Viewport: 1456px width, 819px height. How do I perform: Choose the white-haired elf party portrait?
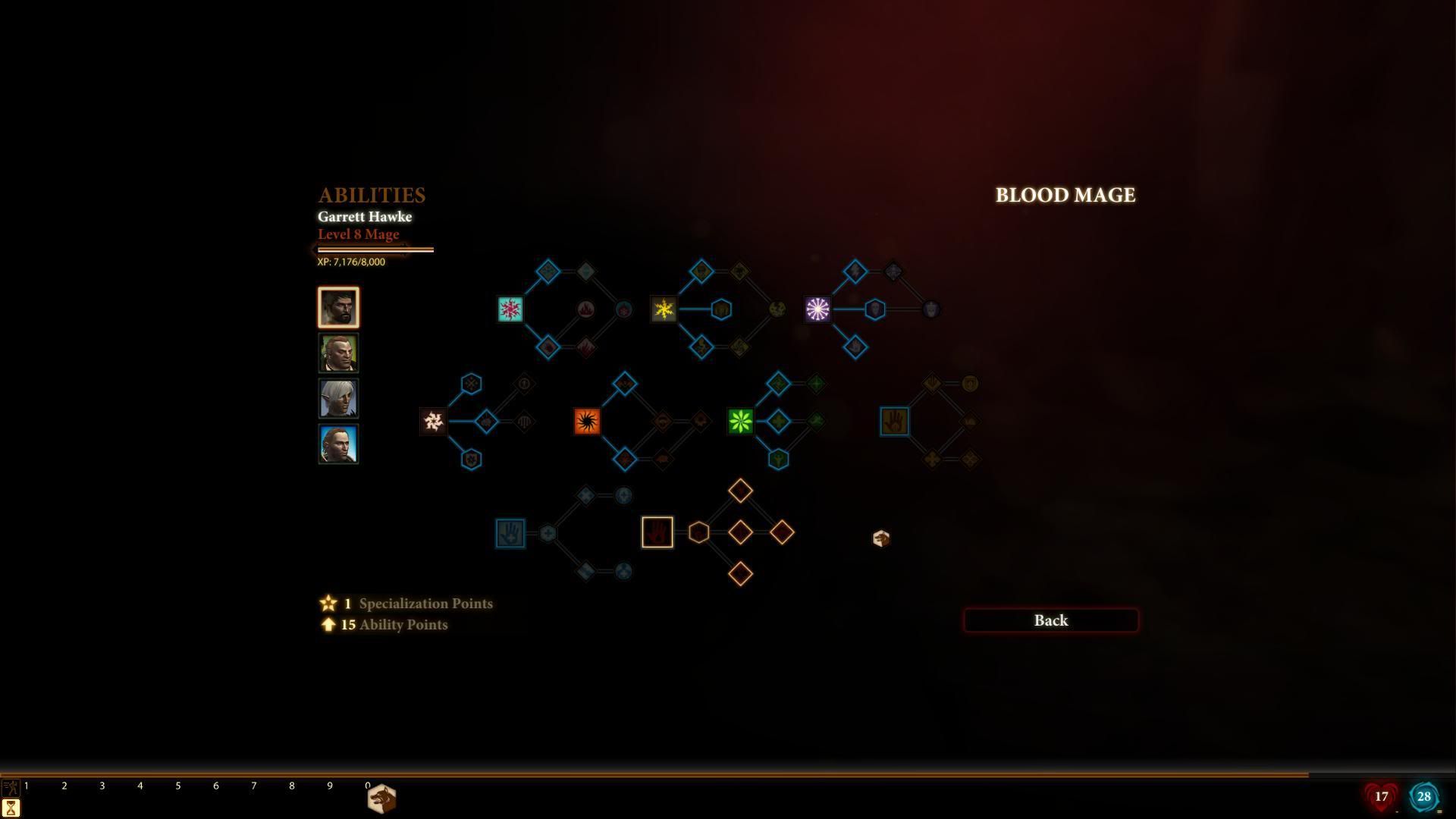338,398
